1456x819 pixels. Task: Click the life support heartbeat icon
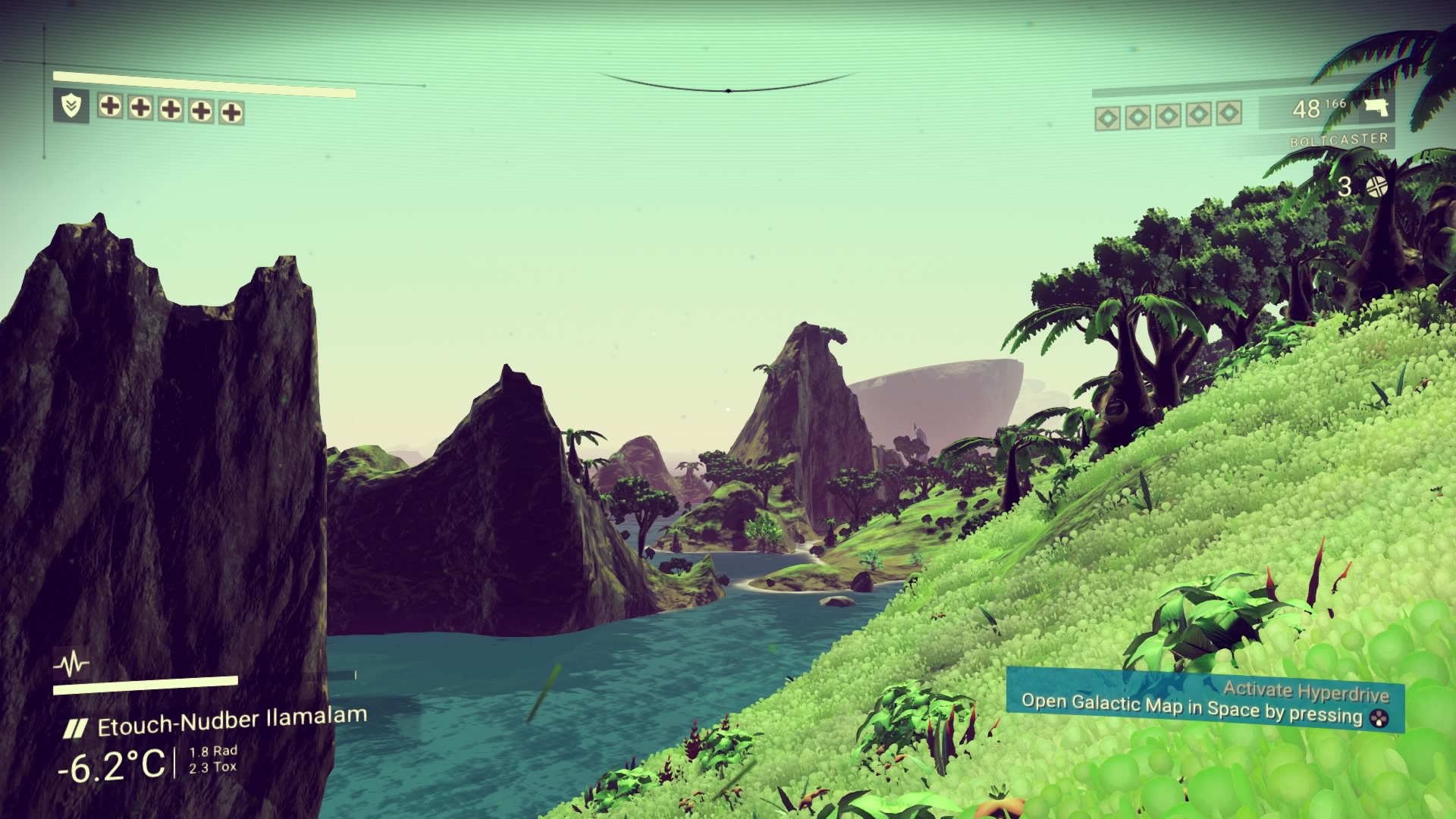pos(71,665)
